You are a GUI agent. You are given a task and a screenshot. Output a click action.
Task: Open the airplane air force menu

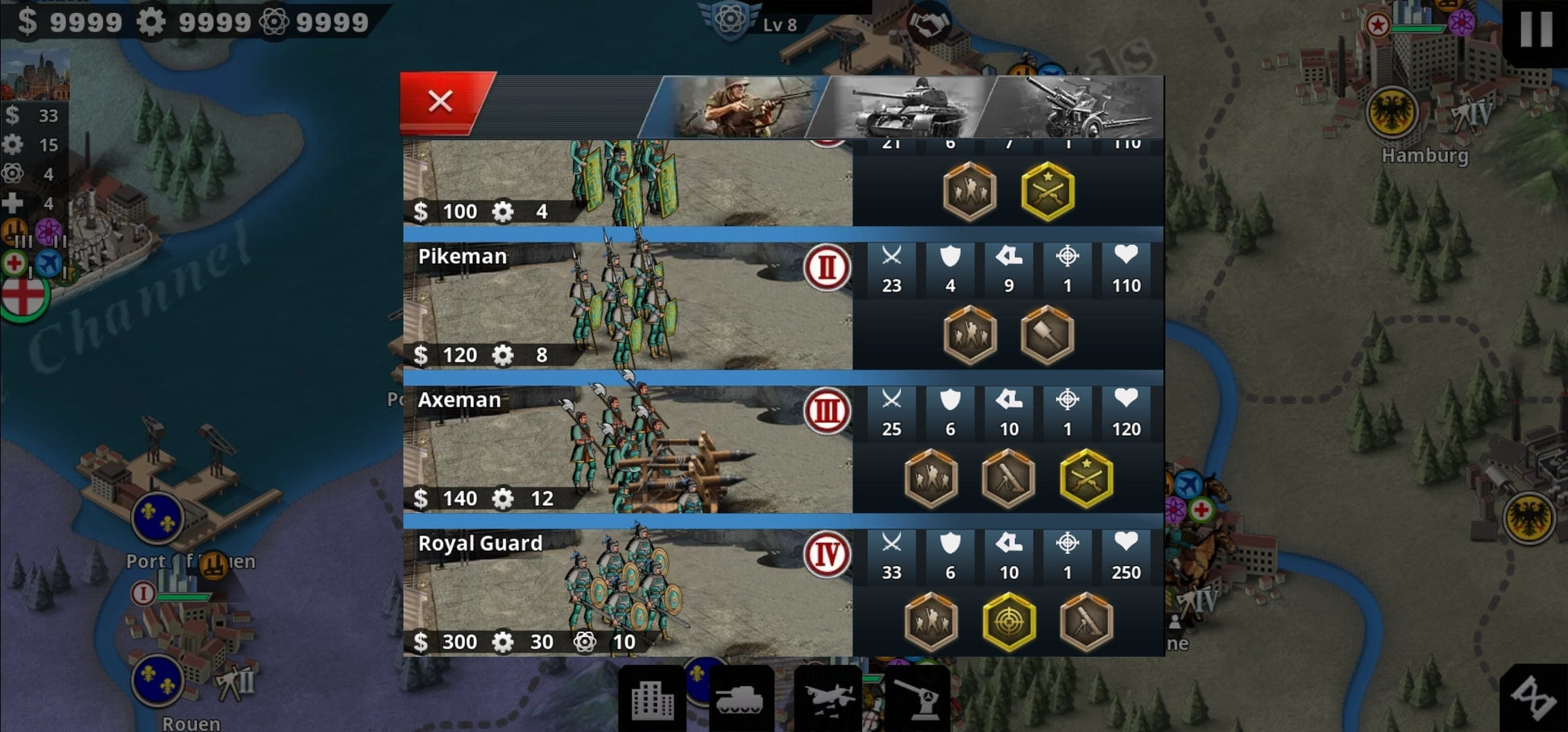pyautogui.click(x=828, y=699)
